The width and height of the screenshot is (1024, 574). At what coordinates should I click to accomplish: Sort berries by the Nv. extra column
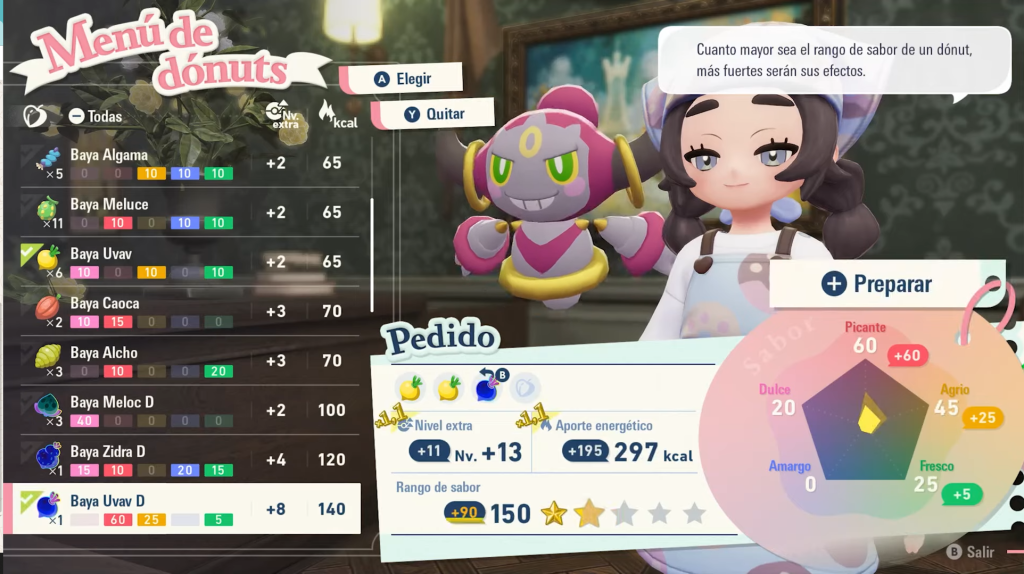[281, 115]
